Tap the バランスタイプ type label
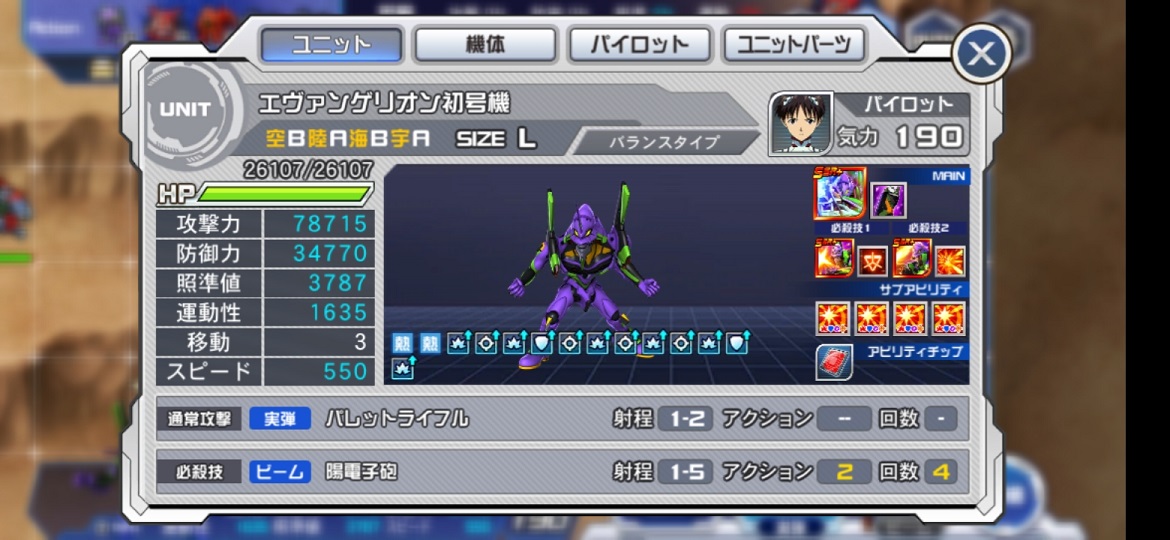Screen dimensions: 1170x540 (x=664, y=142)
